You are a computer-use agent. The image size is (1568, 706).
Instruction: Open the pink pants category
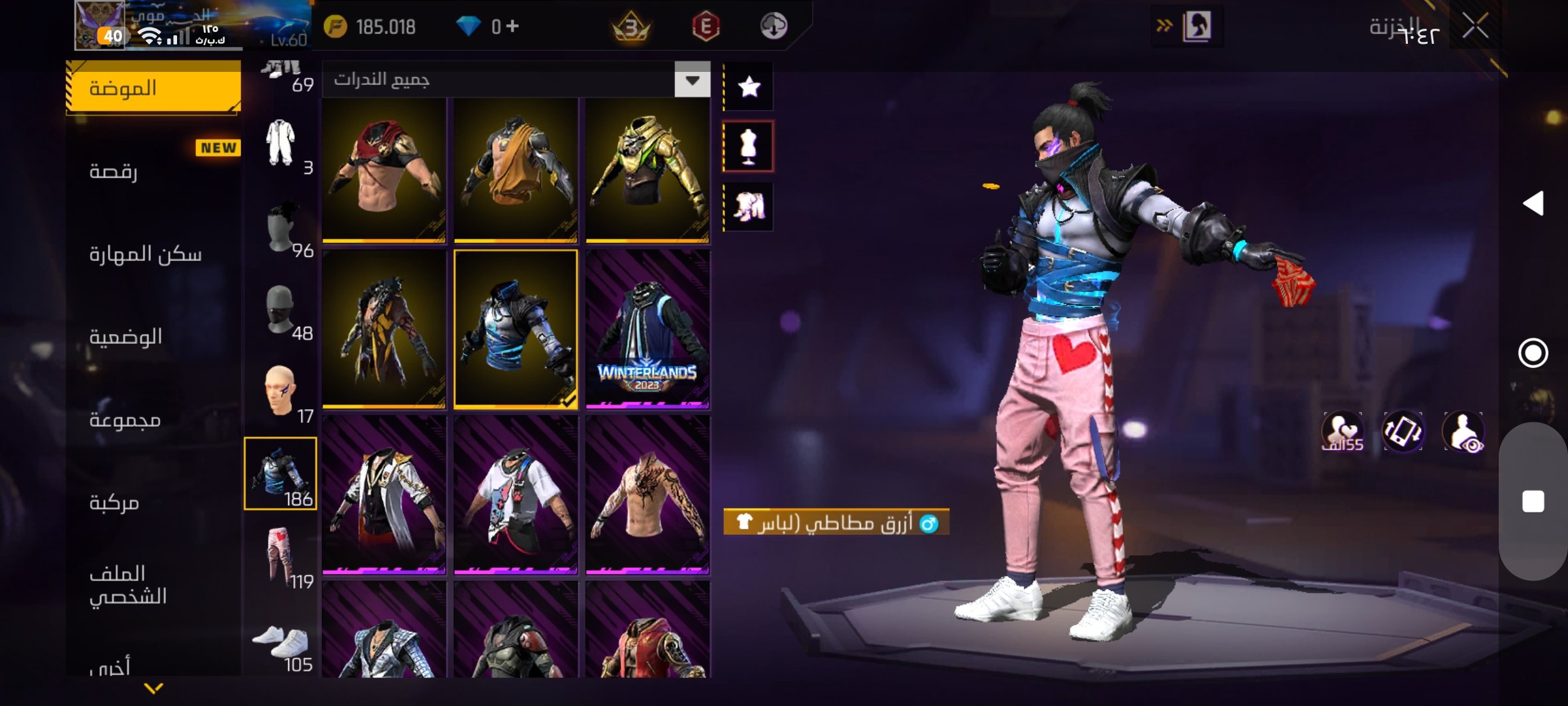pyautogui.click(x=281, y=556)
